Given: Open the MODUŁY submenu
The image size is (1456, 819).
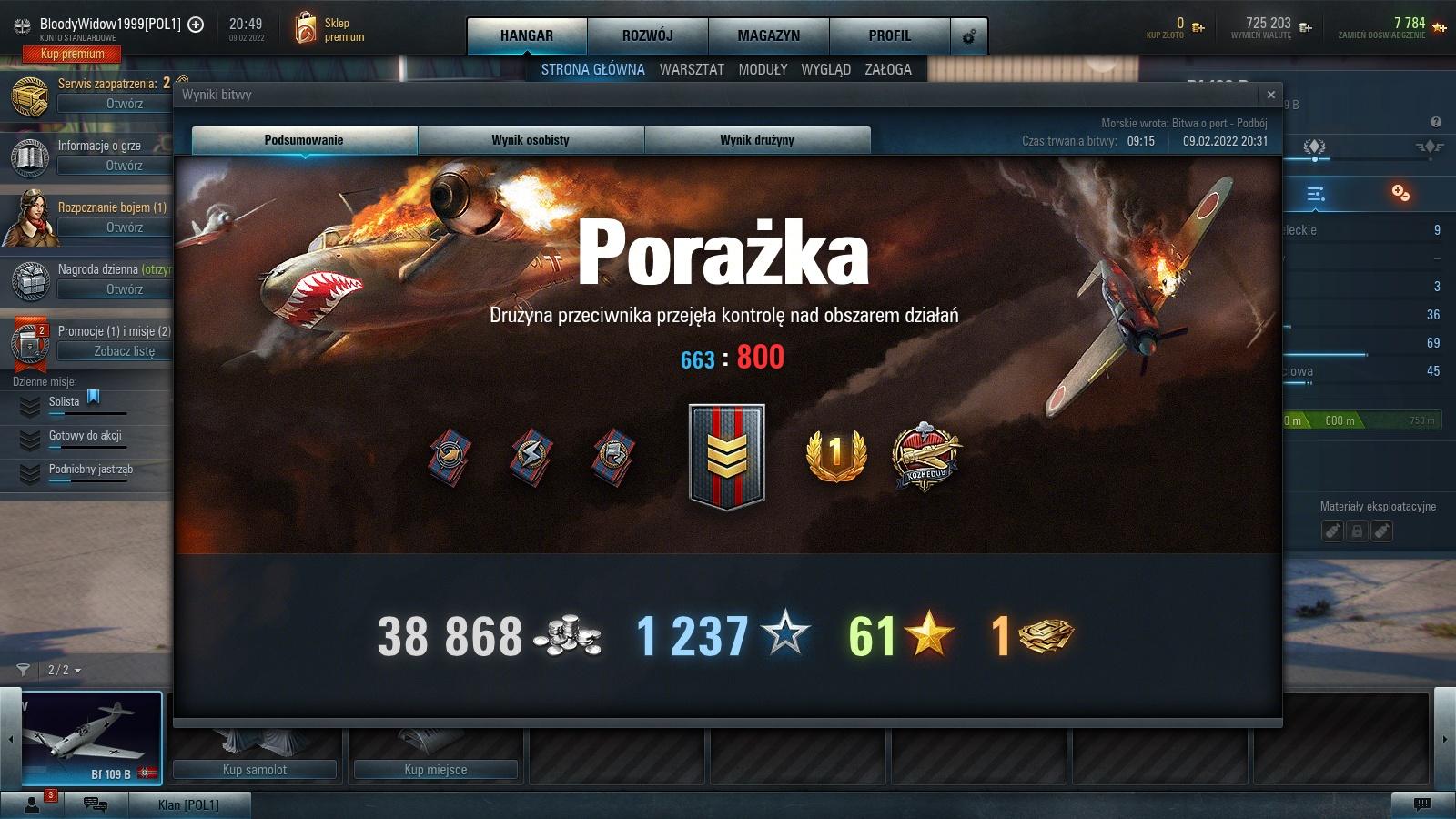Looking at the screenshot, I should 763,69.
